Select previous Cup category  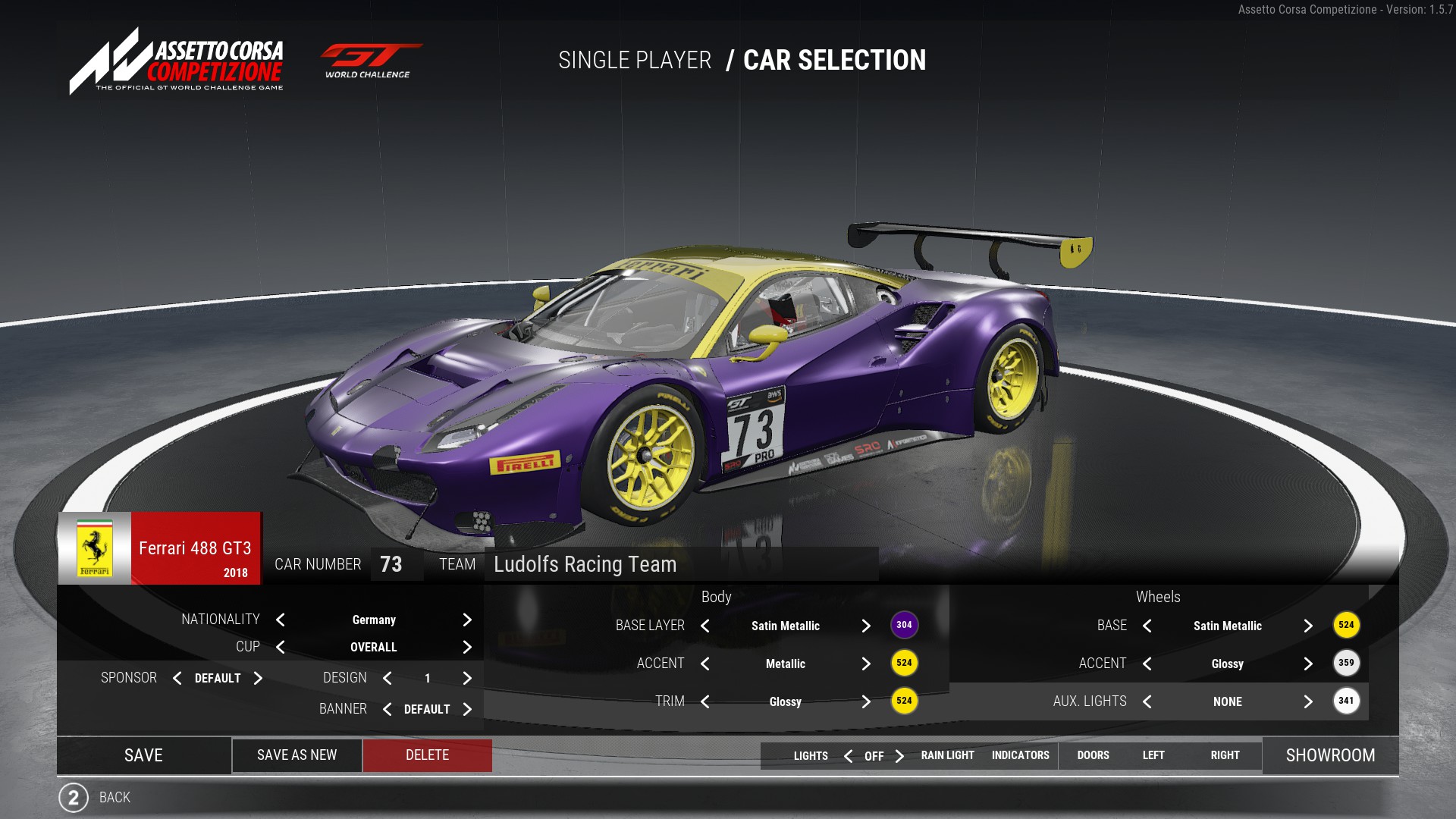281,648
